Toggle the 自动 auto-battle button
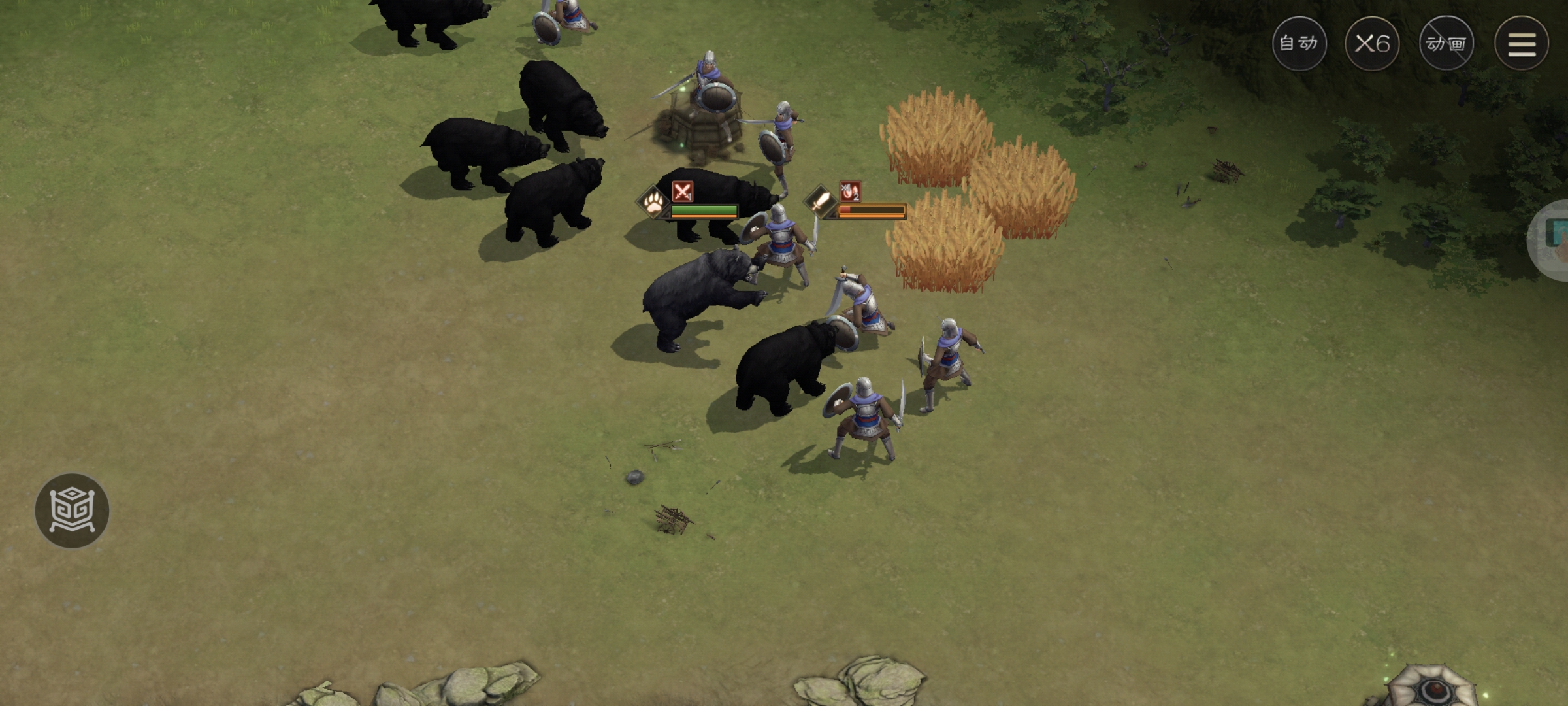1568x706 pixels. [x=1299, y=44]
